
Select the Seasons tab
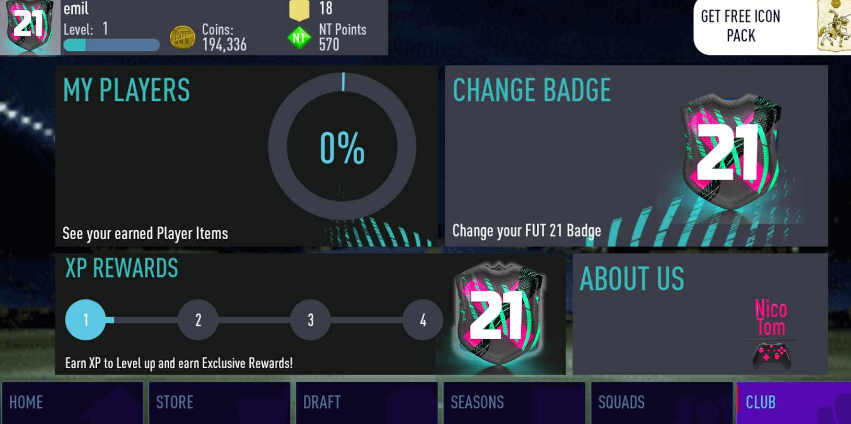tap(514, 402)
